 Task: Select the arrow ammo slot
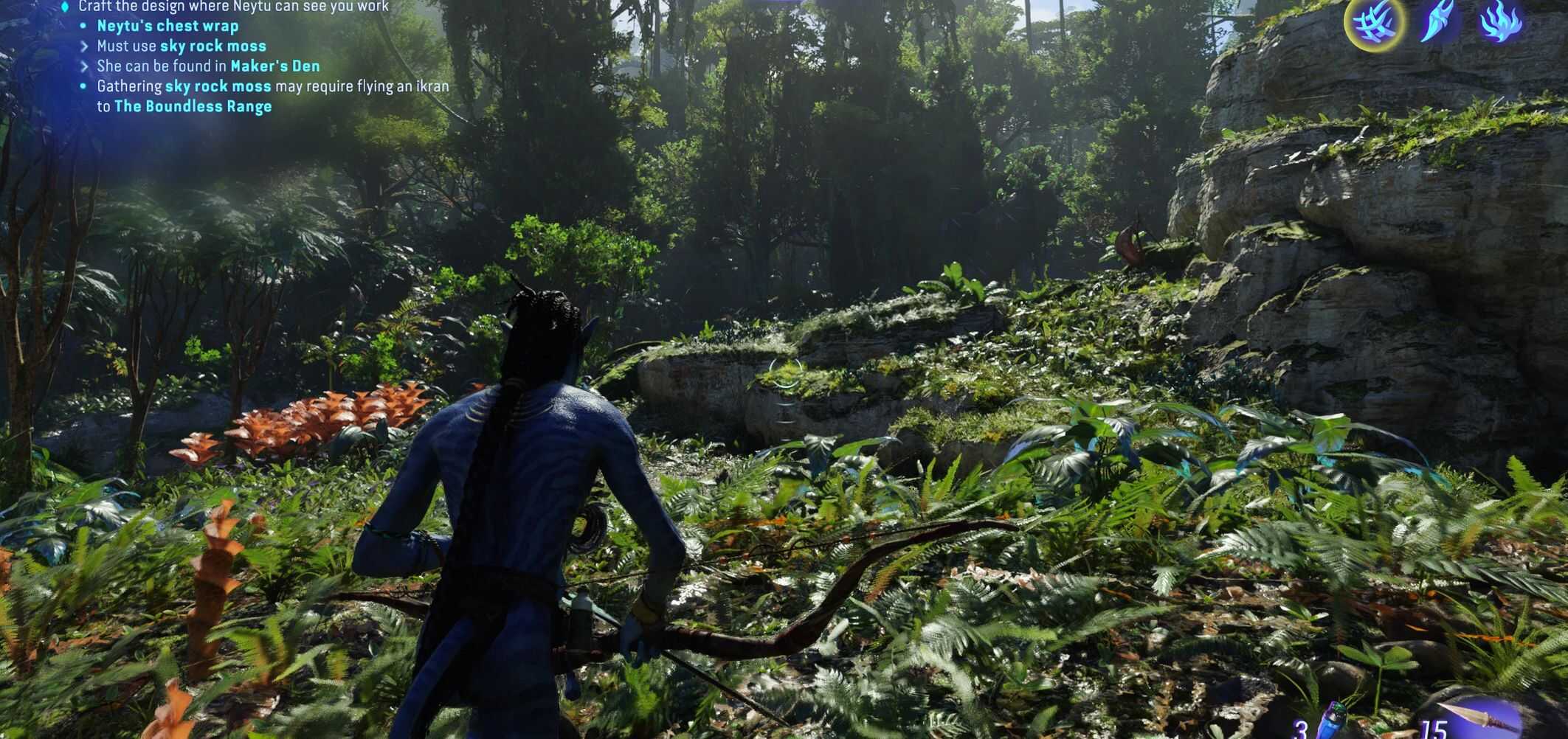pyautogui.click(x=1476, y=721)
